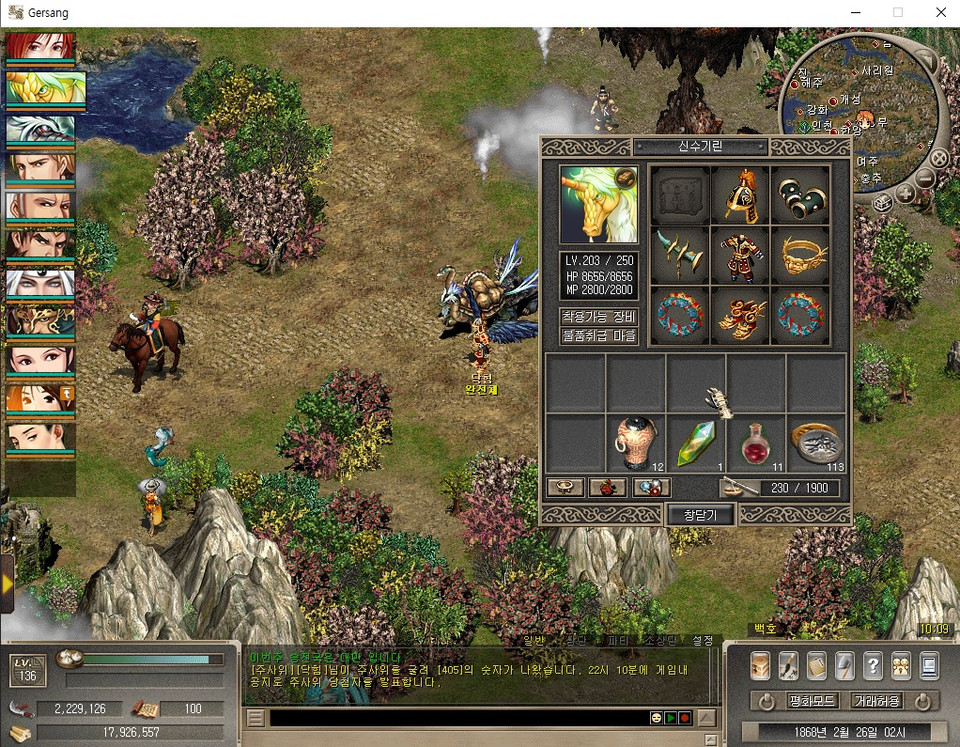This screenshot has width=960, height=747.
Task: Switch to the 설정 chat tab
Action: click(703, 640)
